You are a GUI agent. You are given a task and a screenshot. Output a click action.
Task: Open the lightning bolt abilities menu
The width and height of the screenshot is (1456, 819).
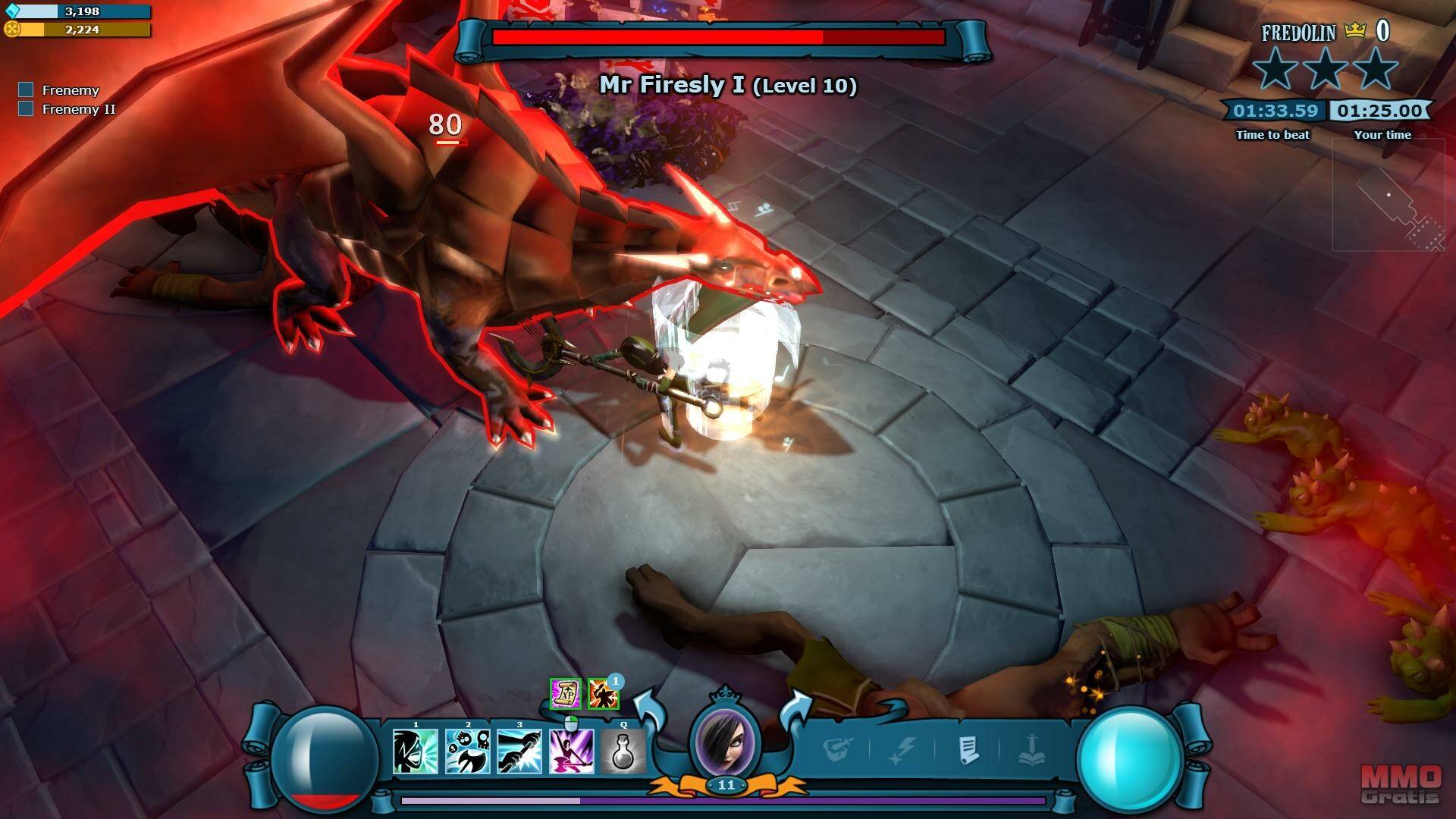click(x=904, y=750)
